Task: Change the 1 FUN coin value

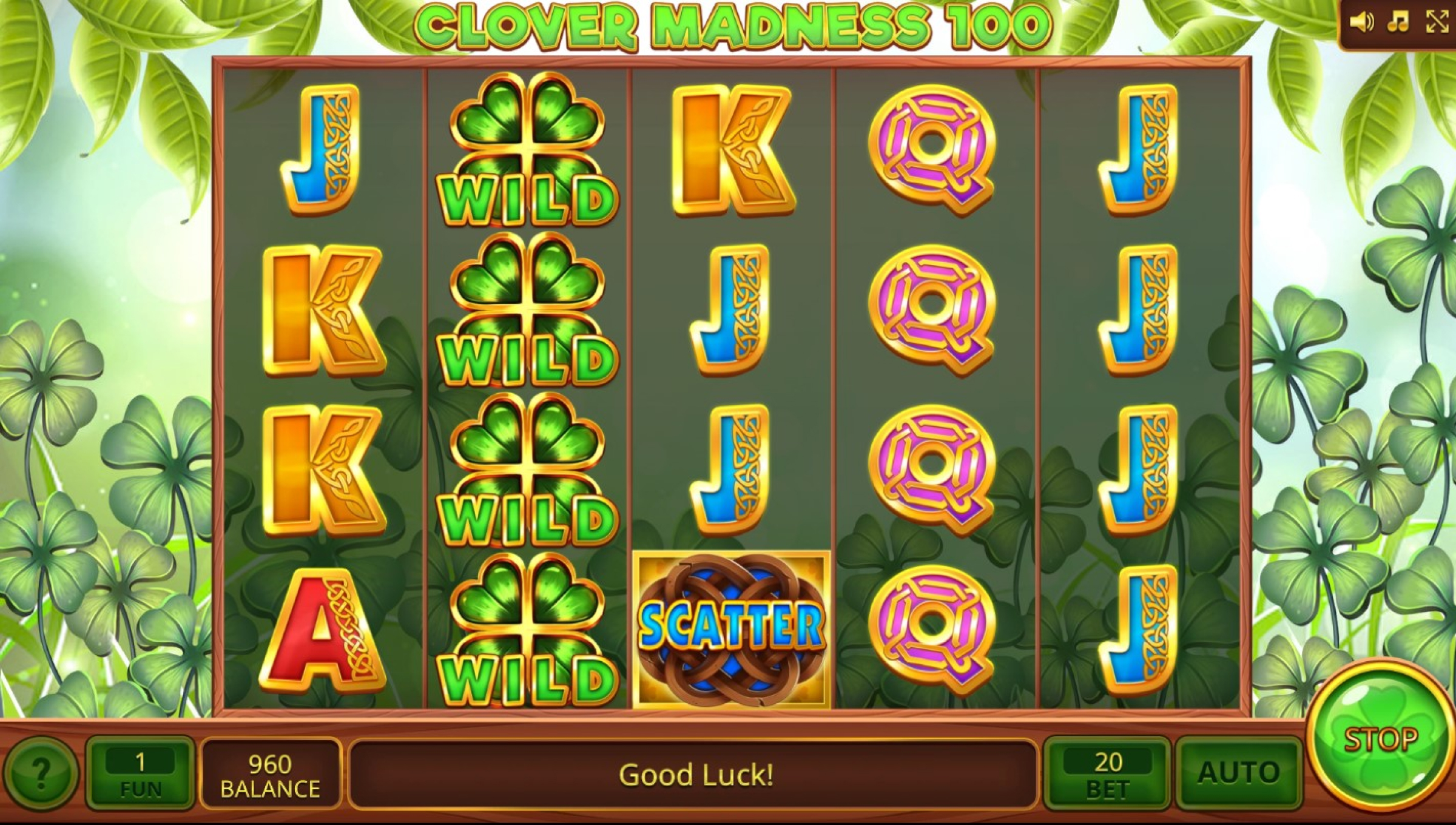Action: click(141, 773)
